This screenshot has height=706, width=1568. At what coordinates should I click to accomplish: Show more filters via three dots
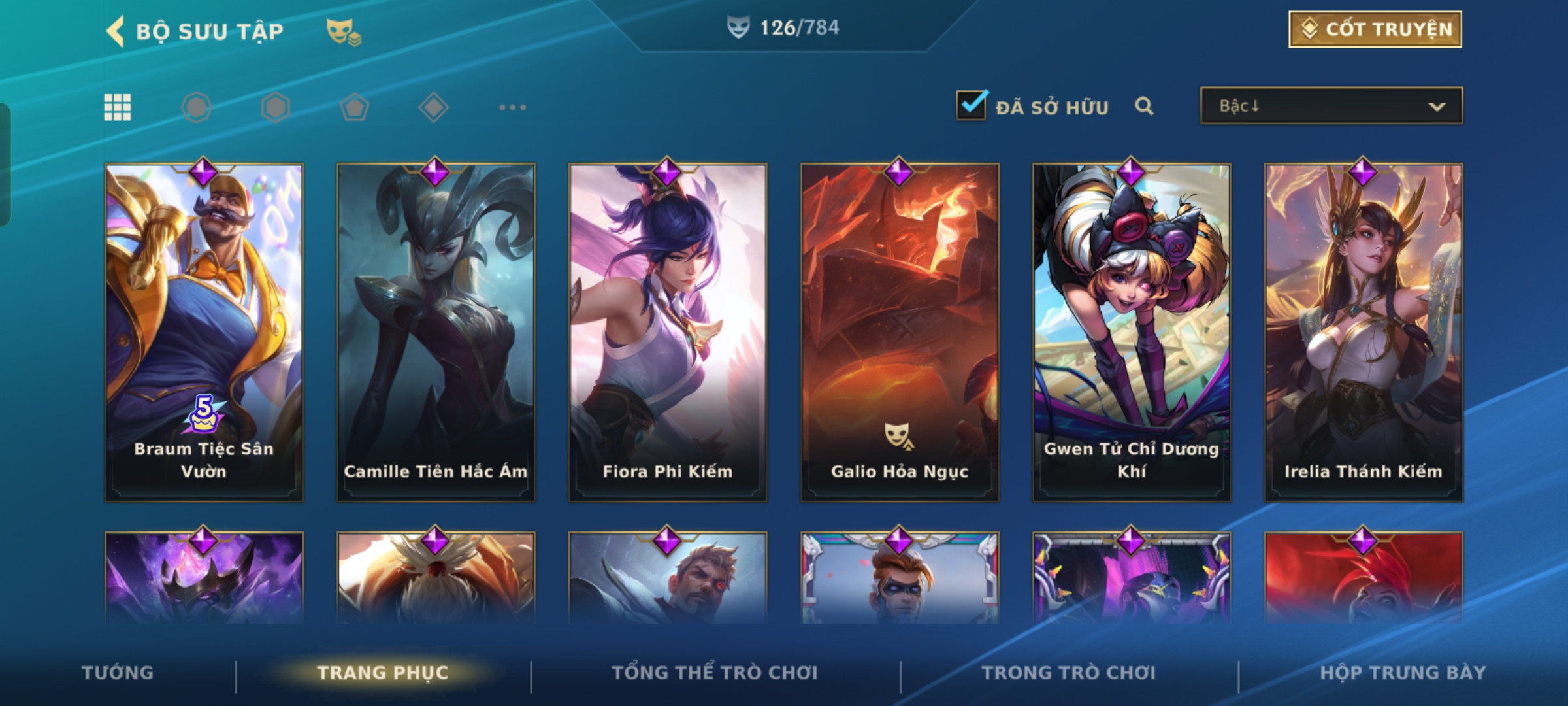(512, 107)
